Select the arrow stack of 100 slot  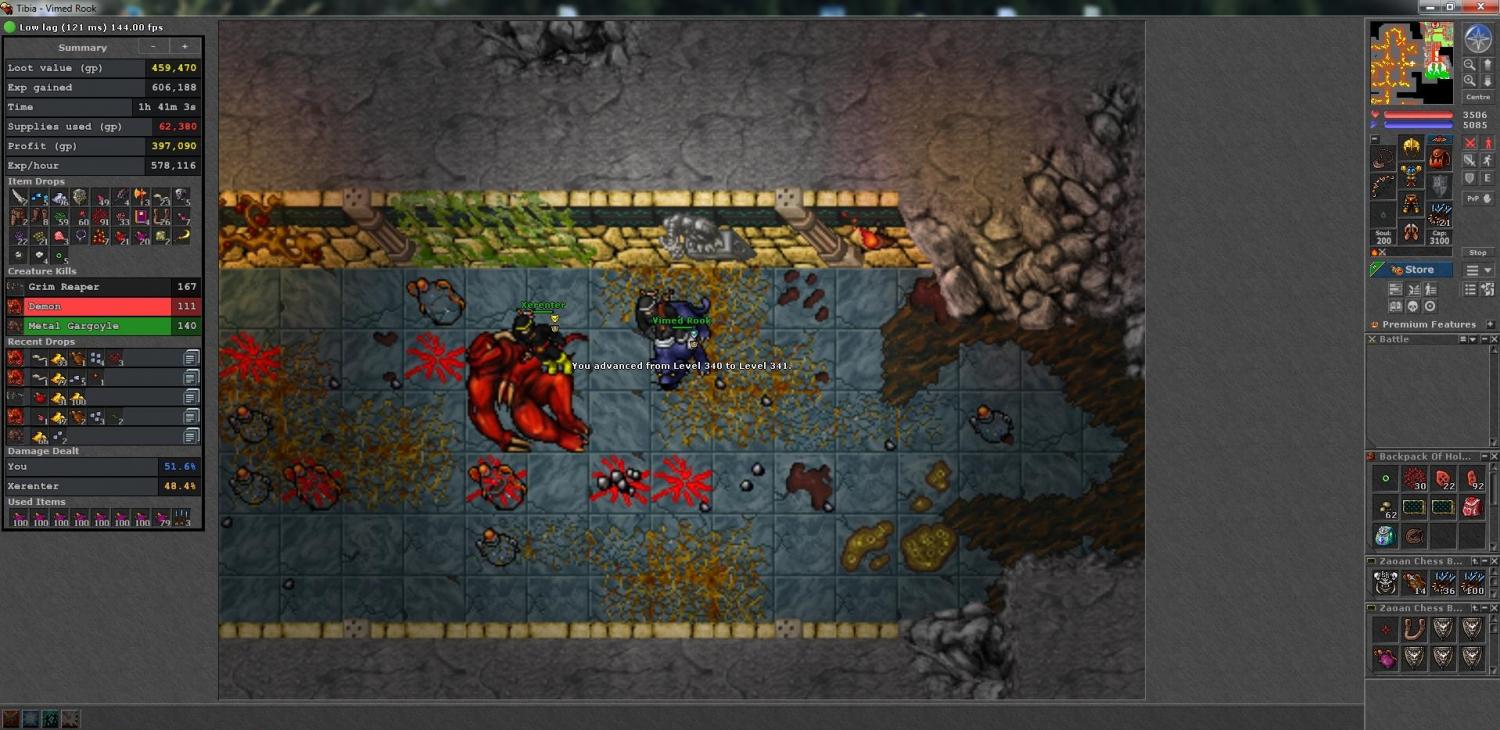coord(1472,582)
